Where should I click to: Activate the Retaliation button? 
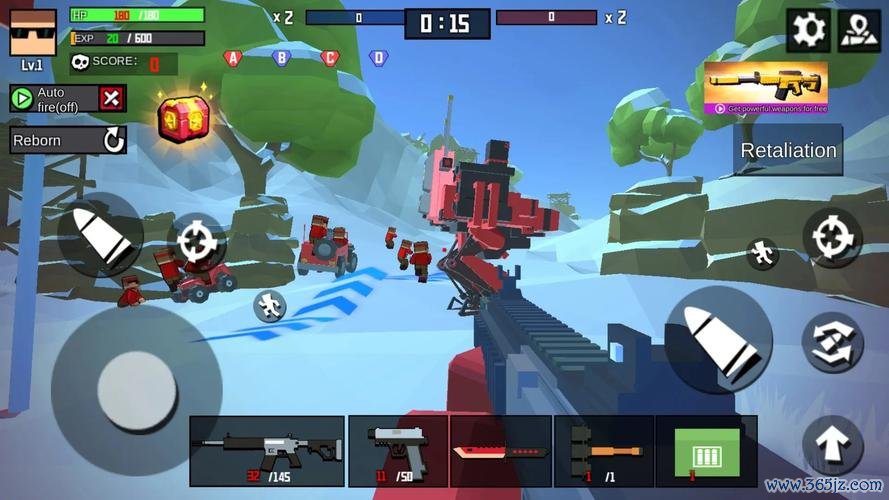788,151
